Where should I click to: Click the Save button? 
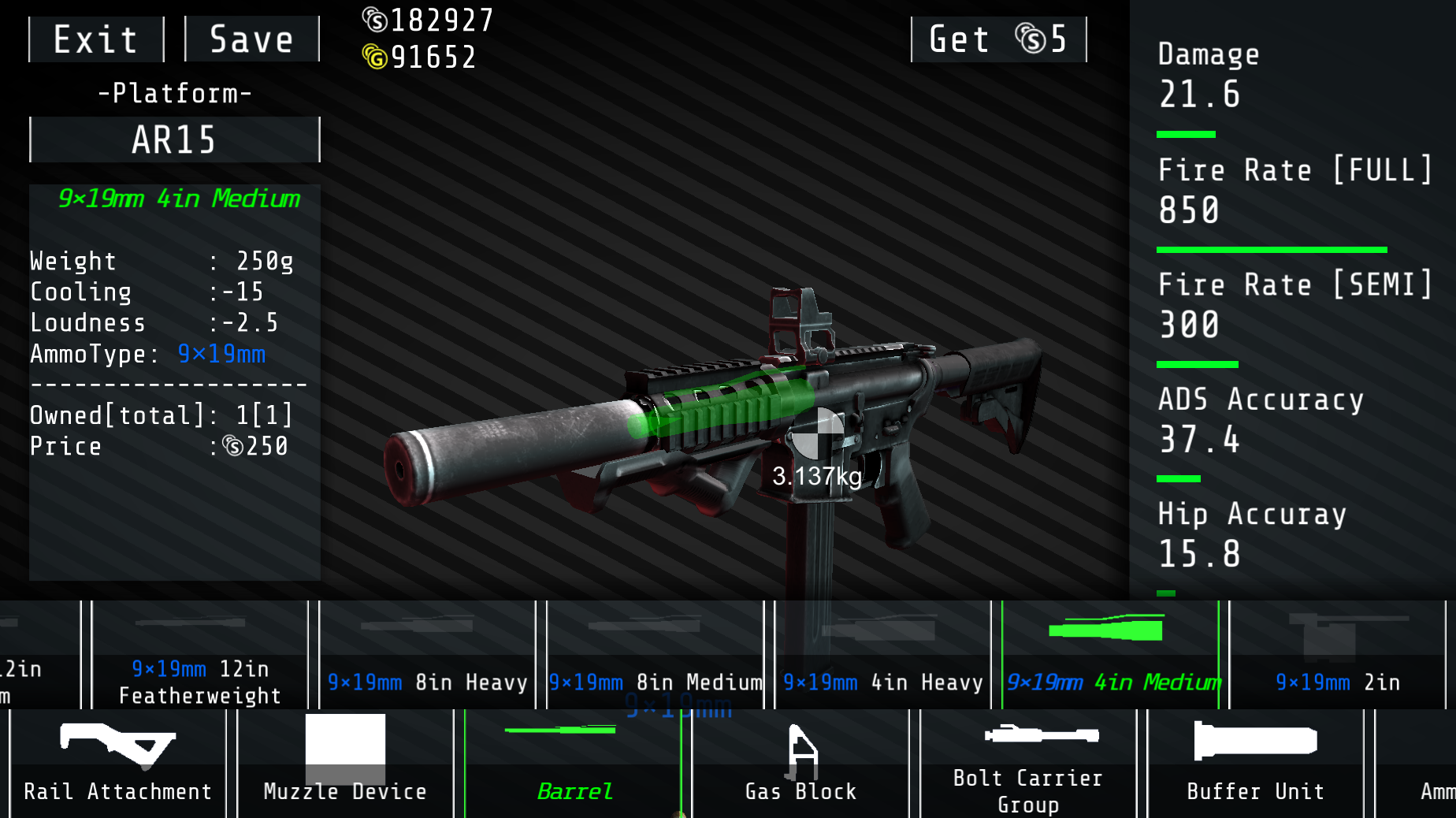coord(251,39)
